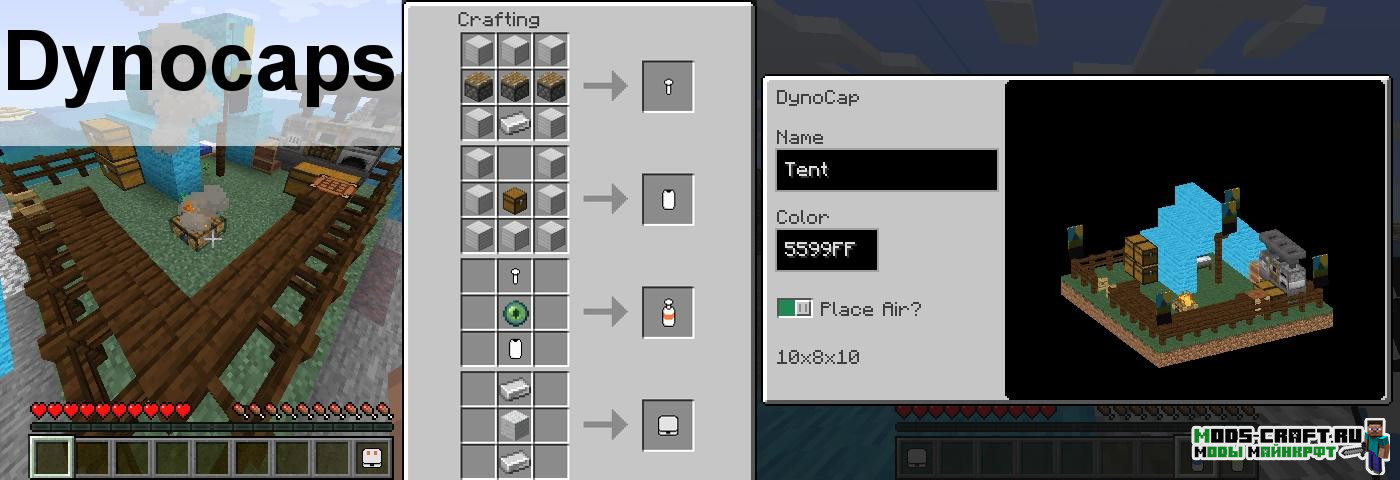Select the iron block between two iron ingots
Screen dimensions: 1400x480
pos(516,425)
